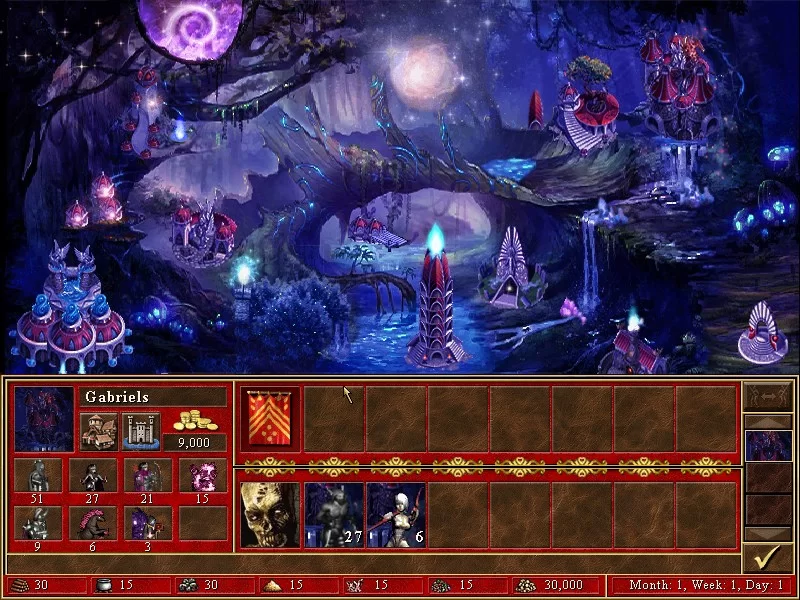Click the horned creature icon showing 9
Image resolution: width=800 pixels, height=600 pixels.
tap(37, 523)
